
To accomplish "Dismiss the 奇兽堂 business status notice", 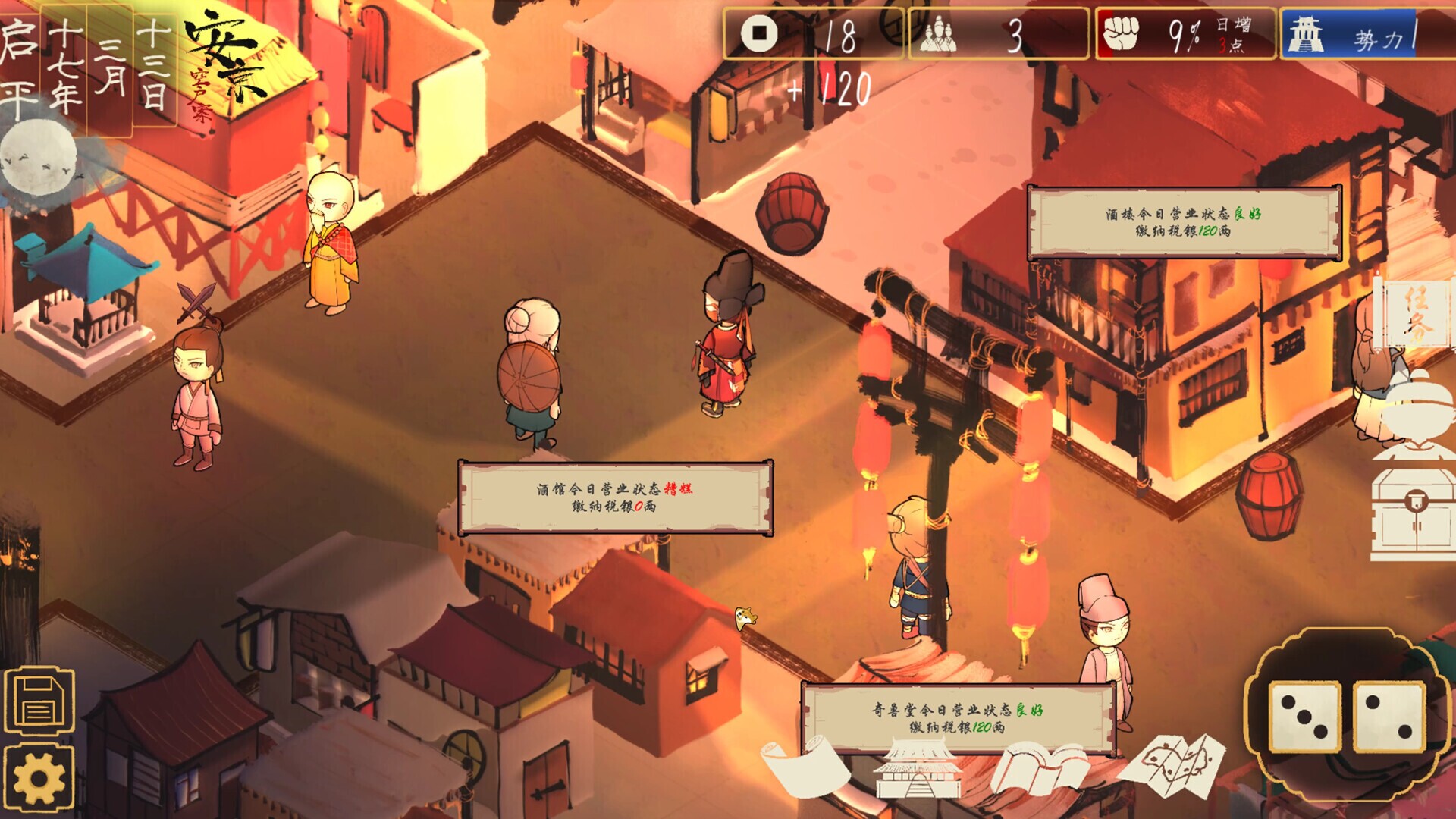I will [958, 718].
